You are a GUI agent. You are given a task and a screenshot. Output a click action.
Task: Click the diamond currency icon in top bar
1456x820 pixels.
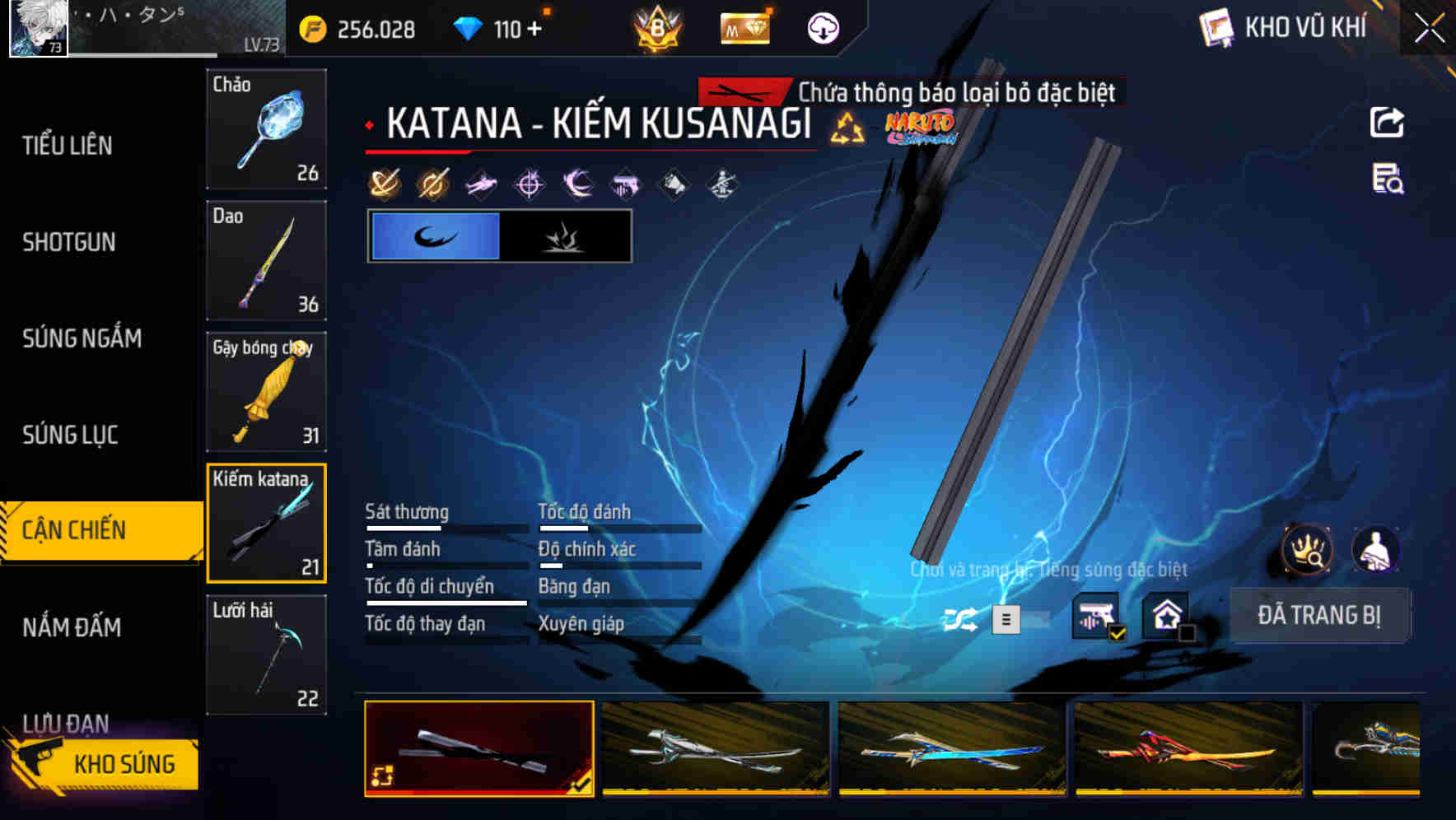[468, 27]
